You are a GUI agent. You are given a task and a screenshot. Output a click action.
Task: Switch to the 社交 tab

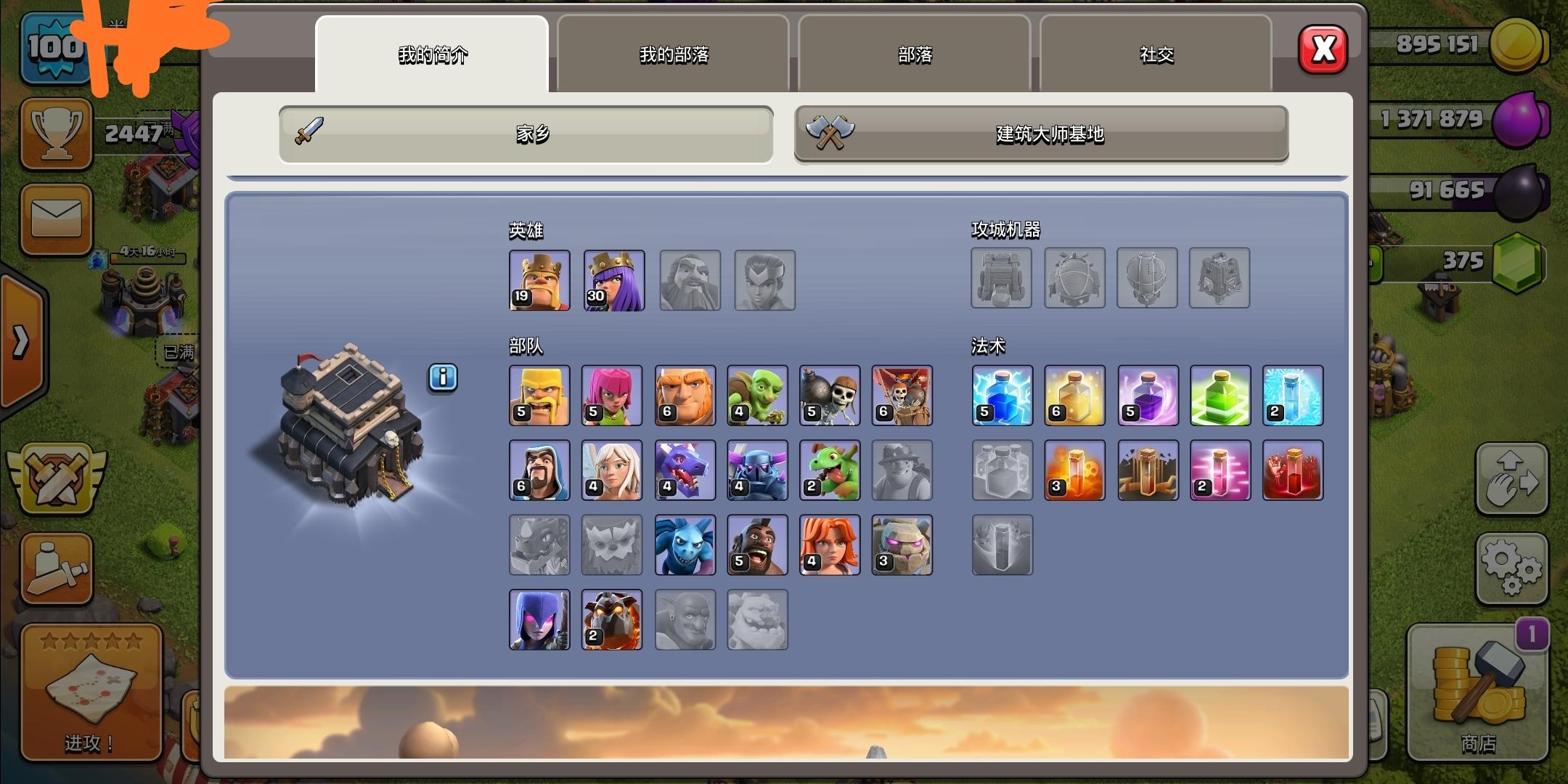1156,54
